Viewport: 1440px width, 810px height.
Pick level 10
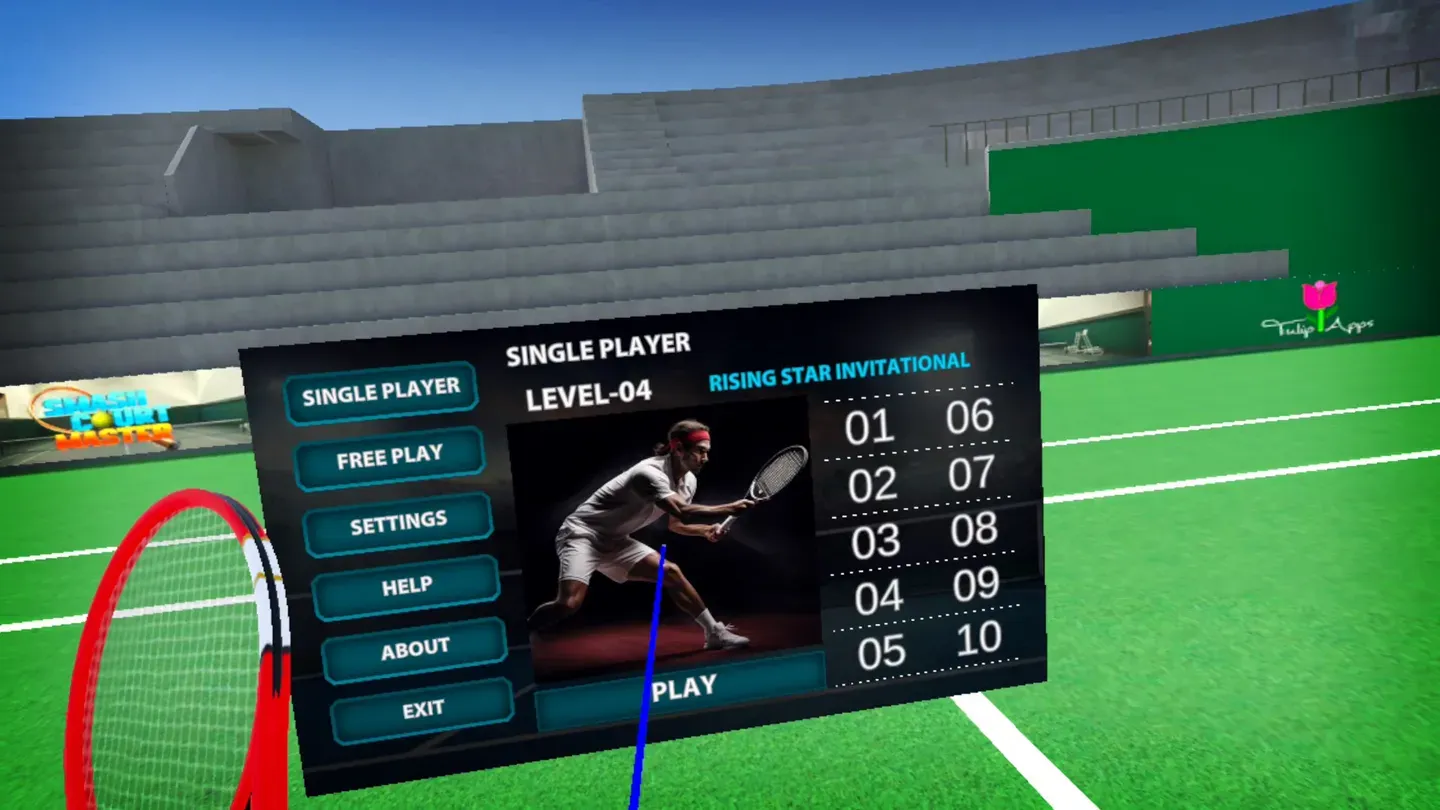point(980,639)
